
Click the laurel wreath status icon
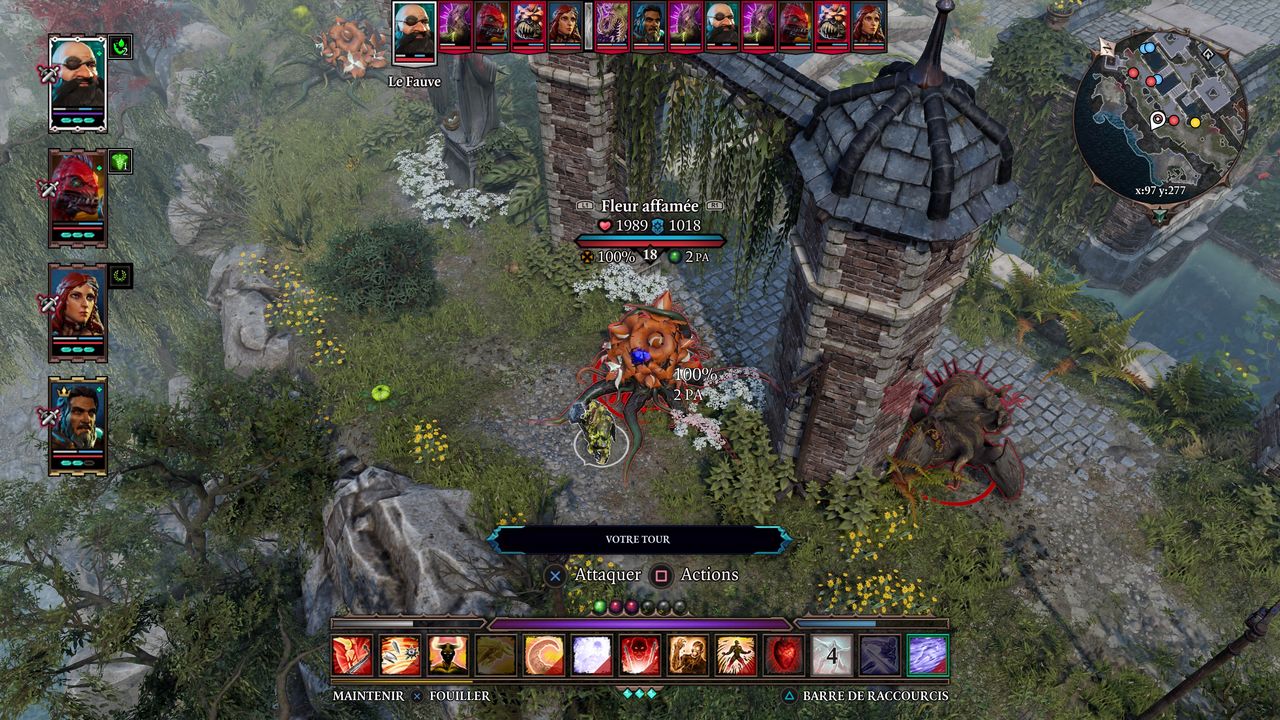coord(120,275)
